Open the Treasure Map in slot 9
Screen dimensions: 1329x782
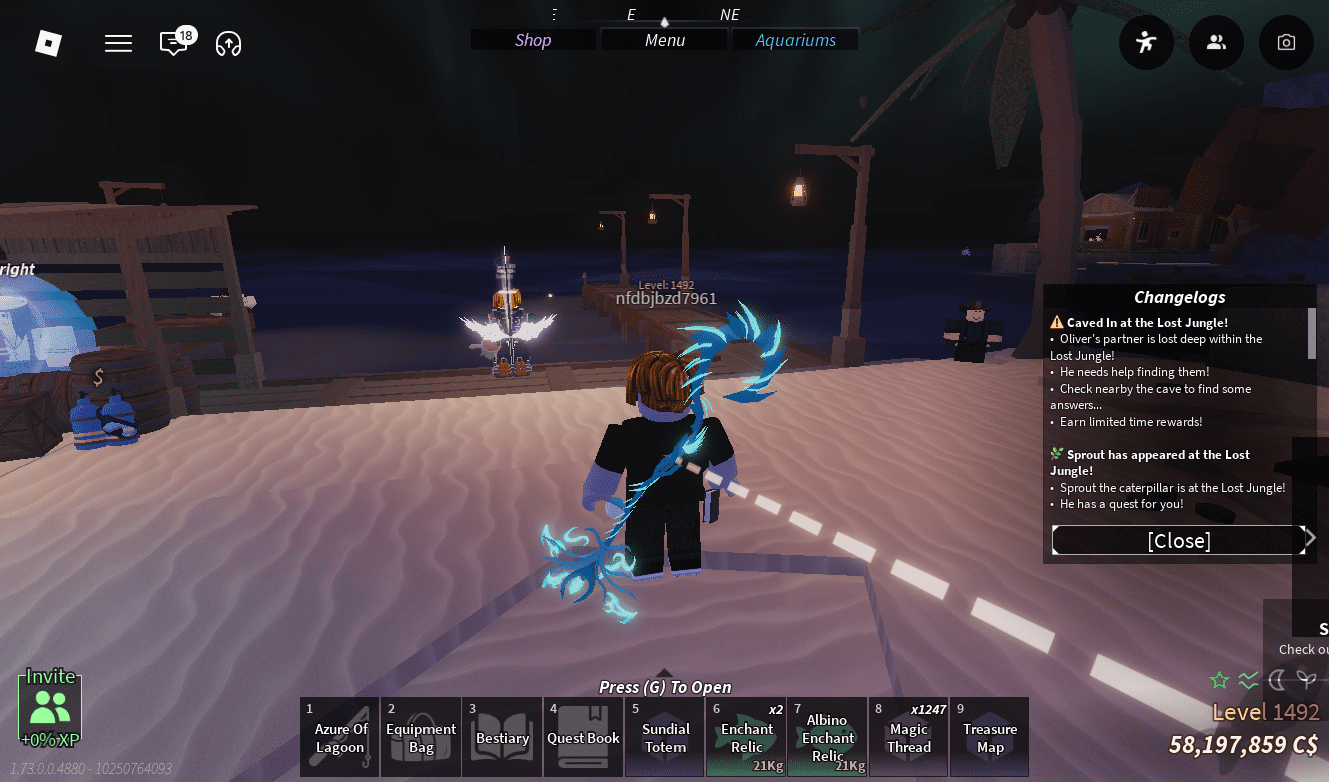point(989,737)
